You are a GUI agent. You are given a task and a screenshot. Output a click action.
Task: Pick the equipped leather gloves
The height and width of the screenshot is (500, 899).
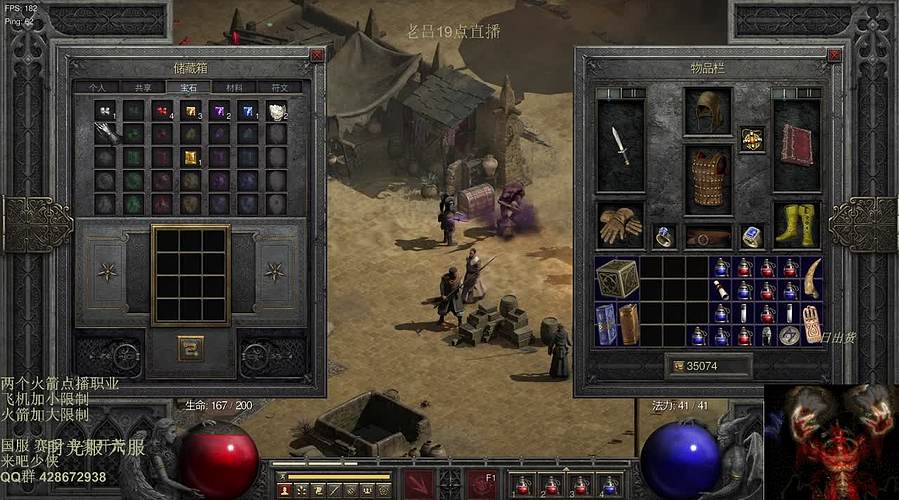(621, 225)
